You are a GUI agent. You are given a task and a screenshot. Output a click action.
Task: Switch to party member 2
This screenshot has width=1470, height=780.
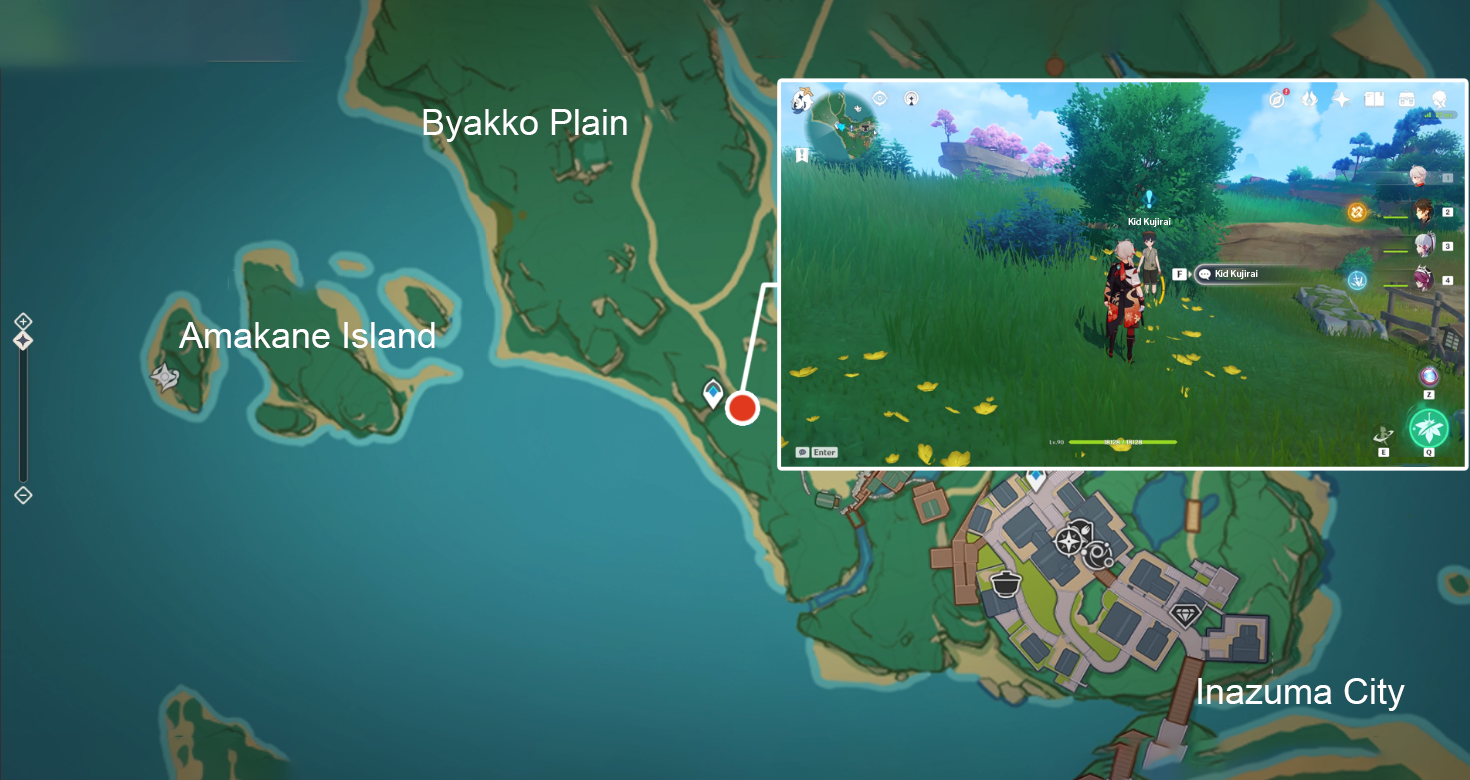pos(1424,213)
